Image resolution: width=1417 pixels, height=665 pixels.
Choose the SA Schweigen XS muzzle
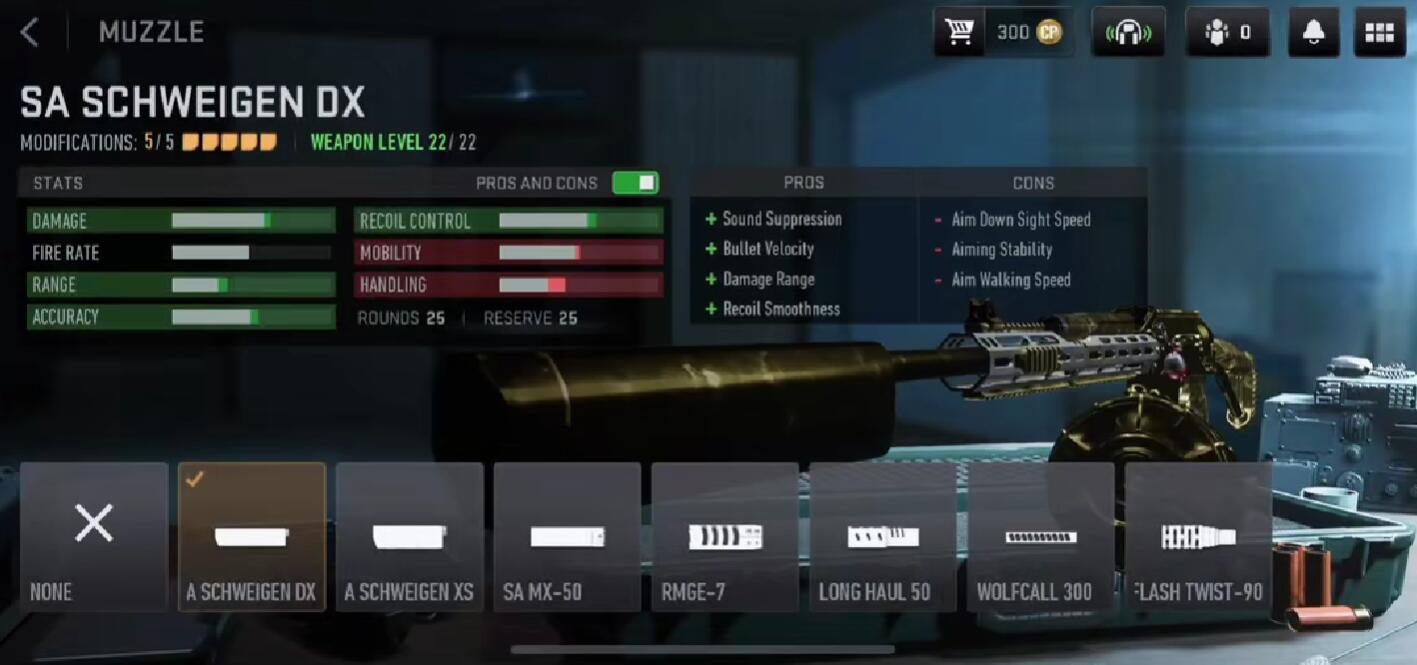click(410, 536)
